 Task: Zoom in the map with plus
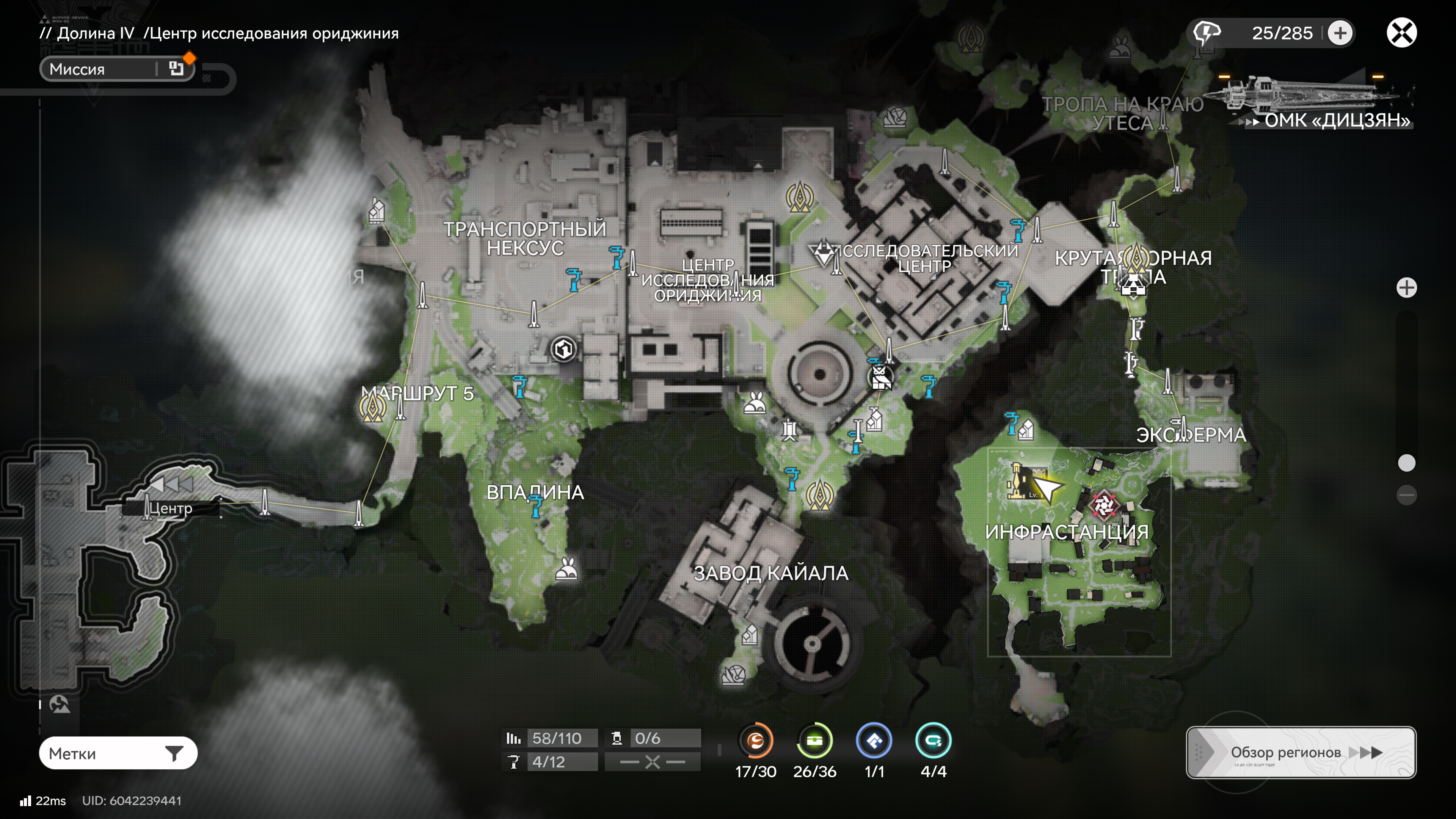1406,288
